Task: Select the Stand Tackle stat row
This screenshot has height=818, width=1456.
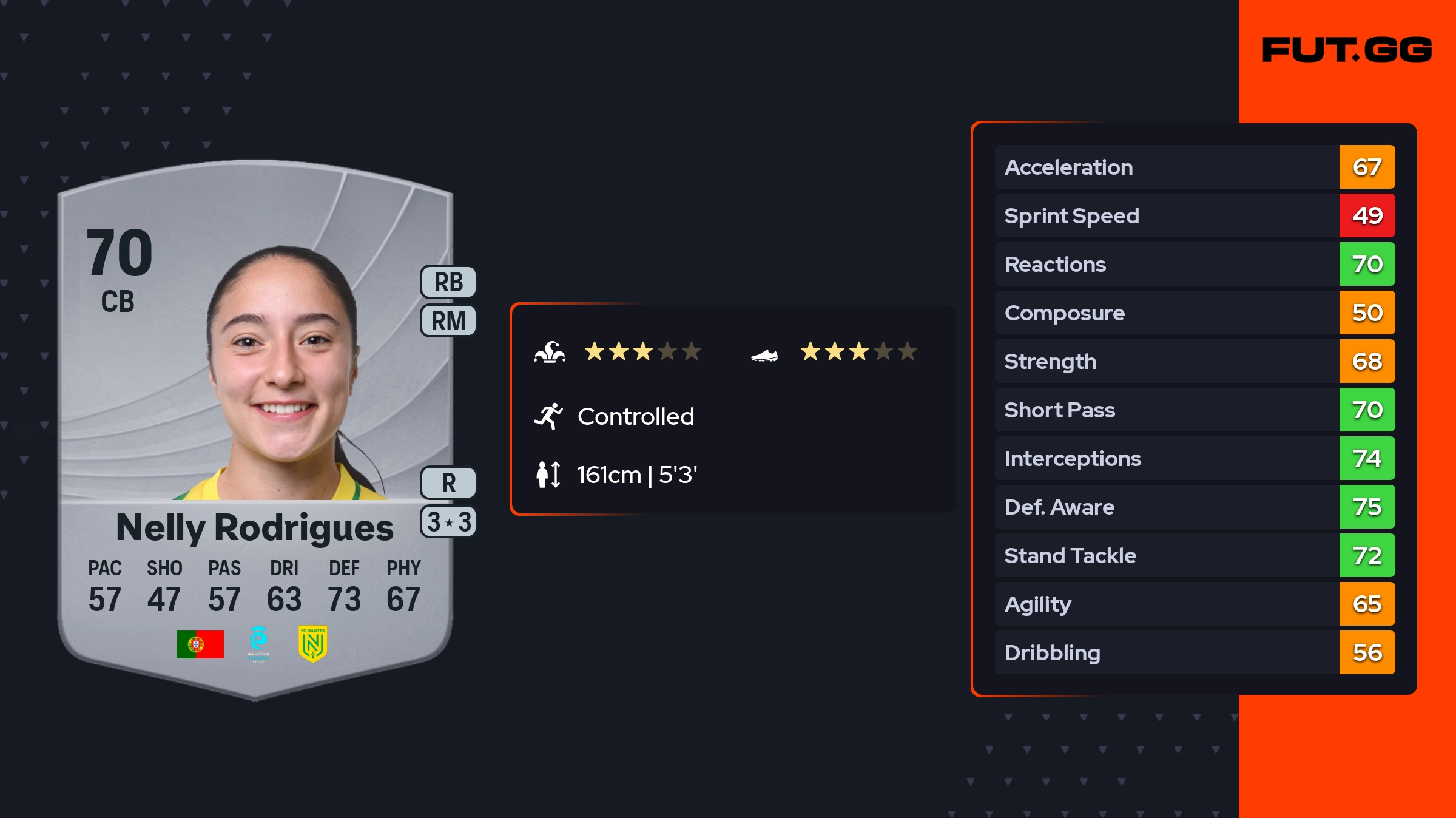Action: (x=1194, y=555)
